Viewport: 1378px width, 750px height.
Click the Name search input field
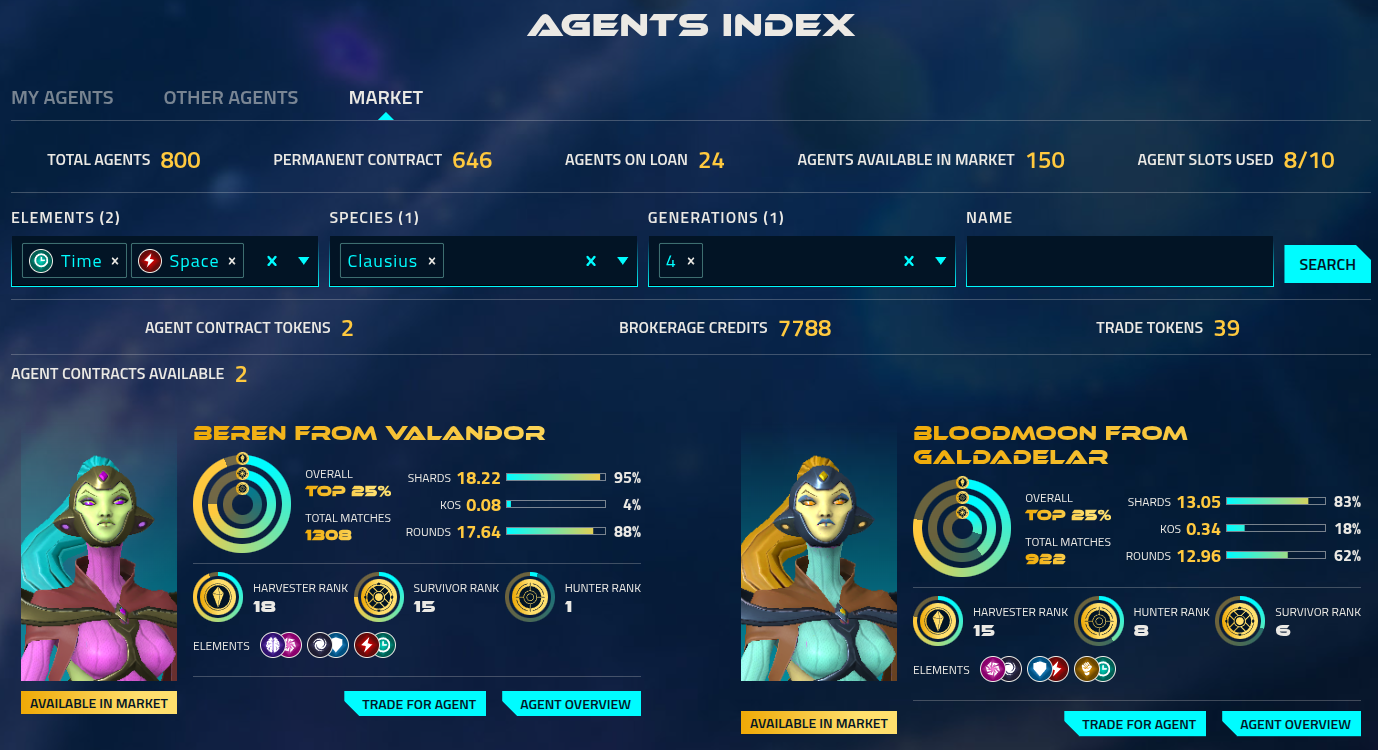[1119, 260]
